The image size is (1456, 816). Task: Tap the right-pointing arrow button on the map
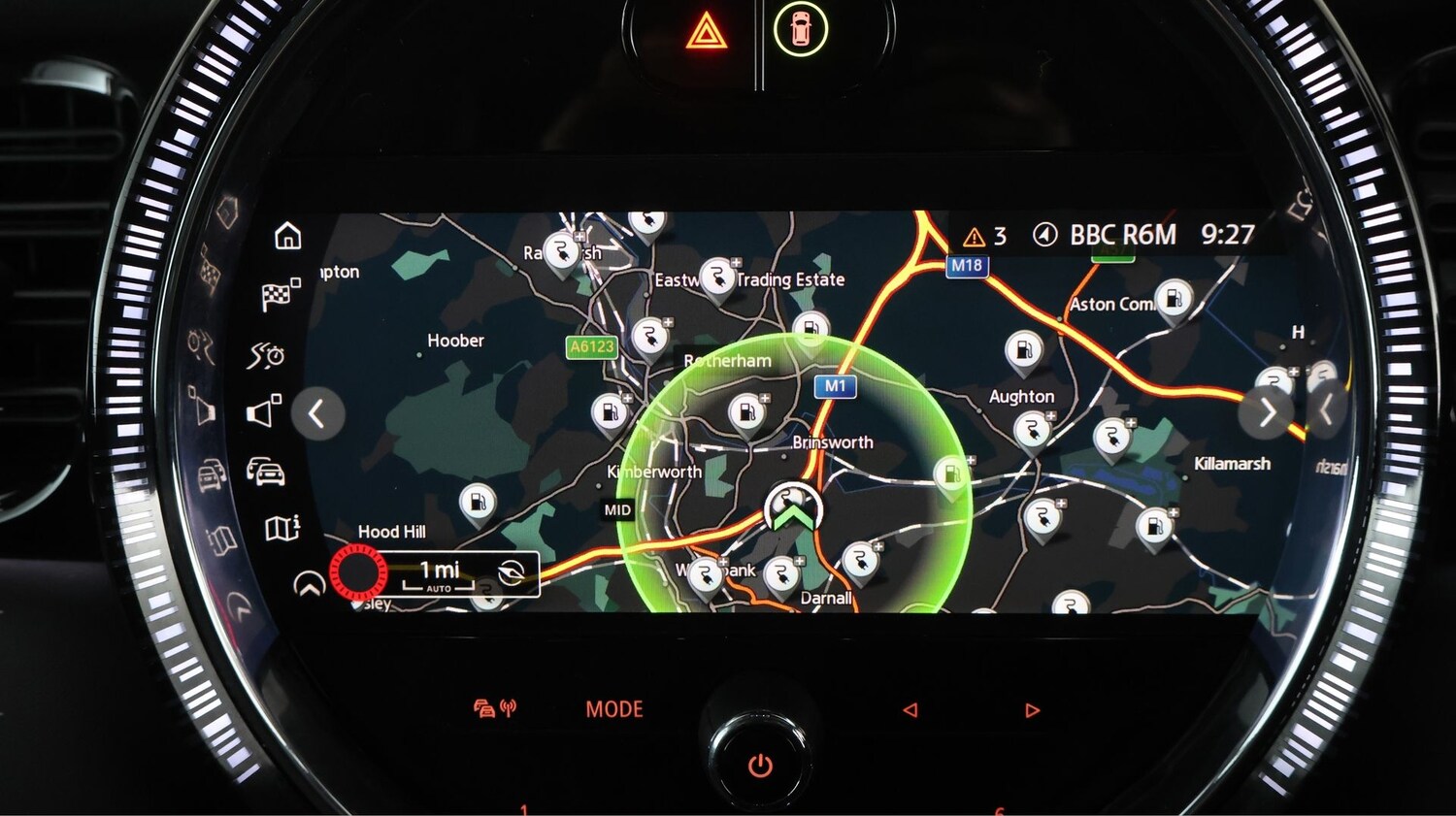(x=1266, y=412)
